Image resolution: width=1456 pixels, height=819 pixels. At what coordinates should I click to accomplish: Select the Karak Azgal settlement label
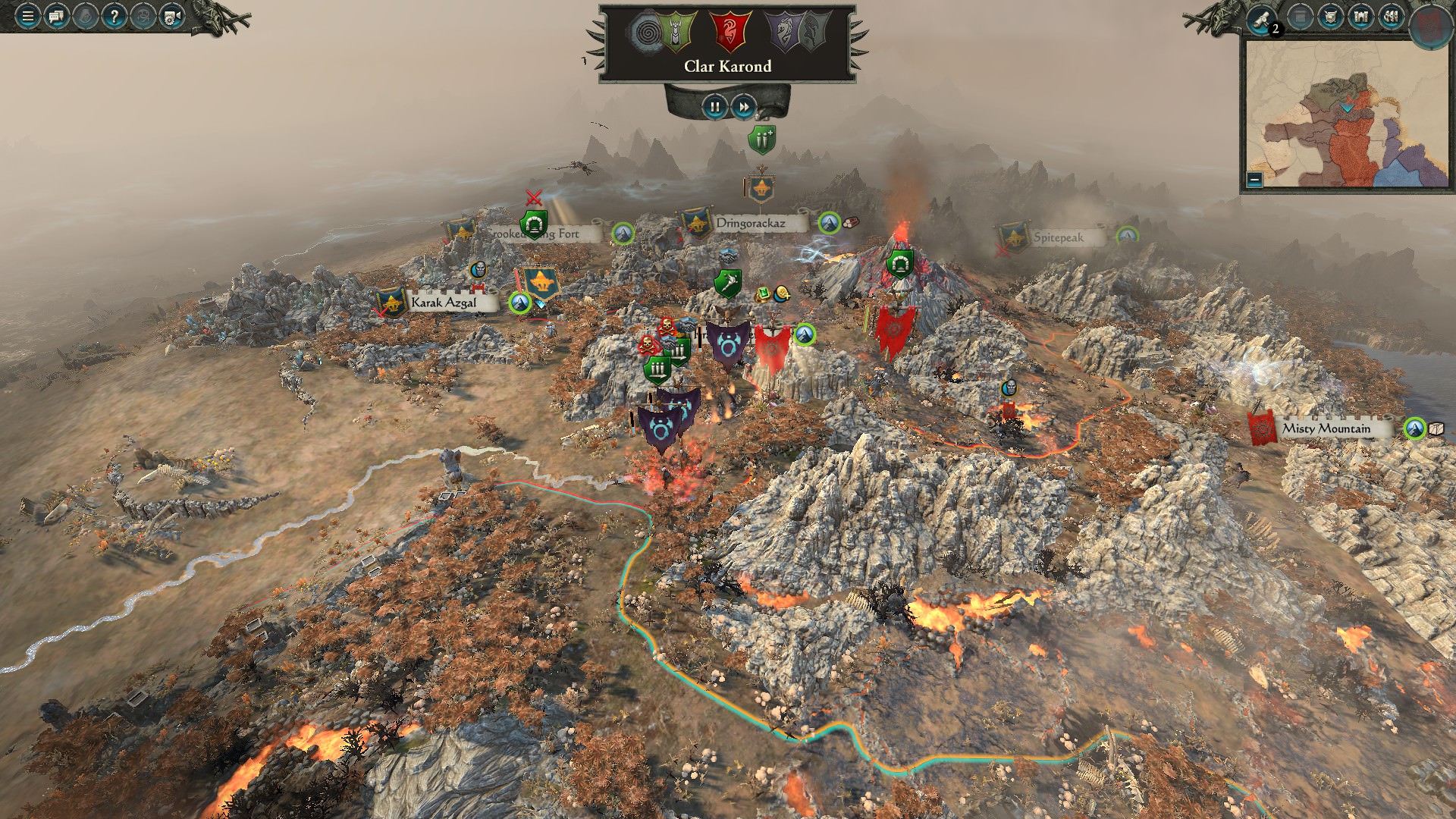pos(444,303)
